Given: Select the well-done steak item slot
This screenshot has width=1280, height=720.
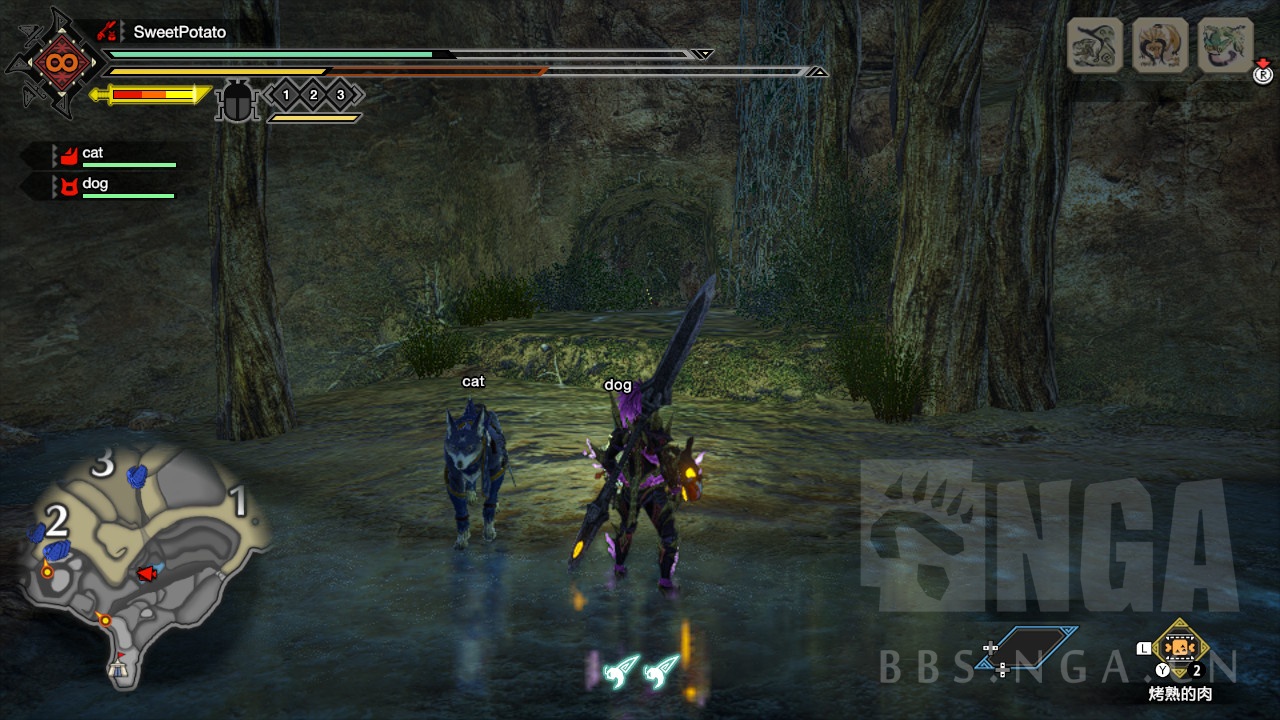Looking at the screenshot, I should point(1180,649).
